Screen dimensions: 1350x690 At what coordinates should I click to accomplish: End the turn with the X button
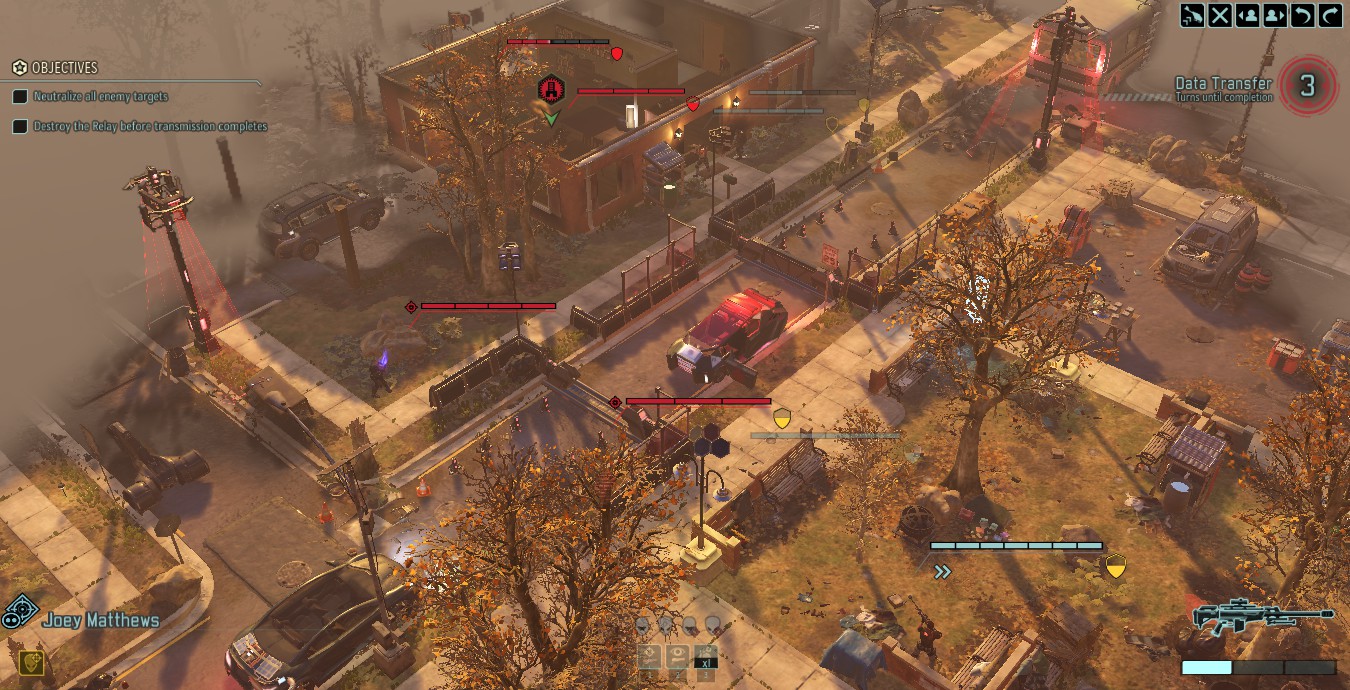click(x=1220, y=15)
